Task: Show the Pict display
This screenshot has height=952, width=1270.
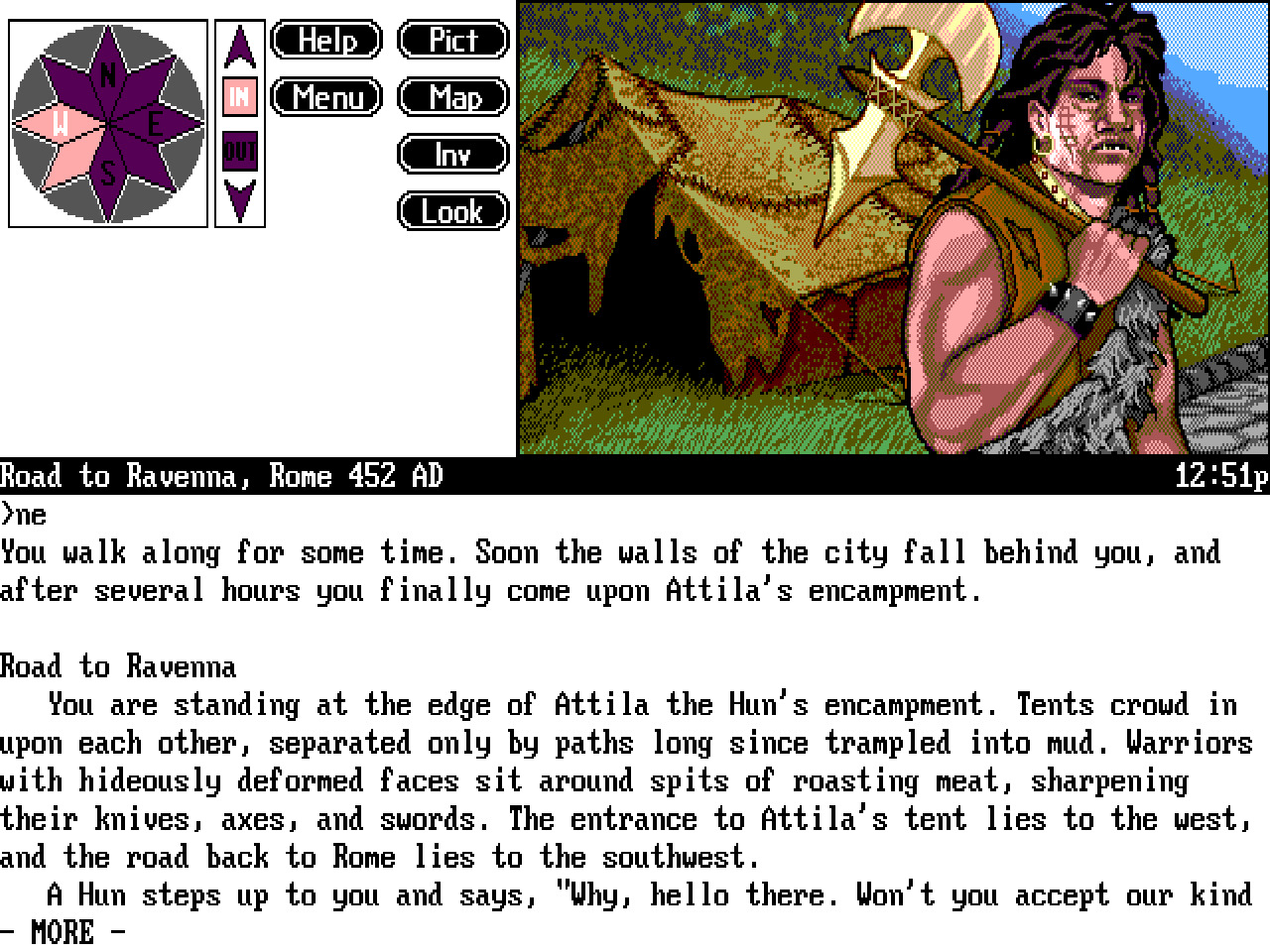Action: coord(452,41)
